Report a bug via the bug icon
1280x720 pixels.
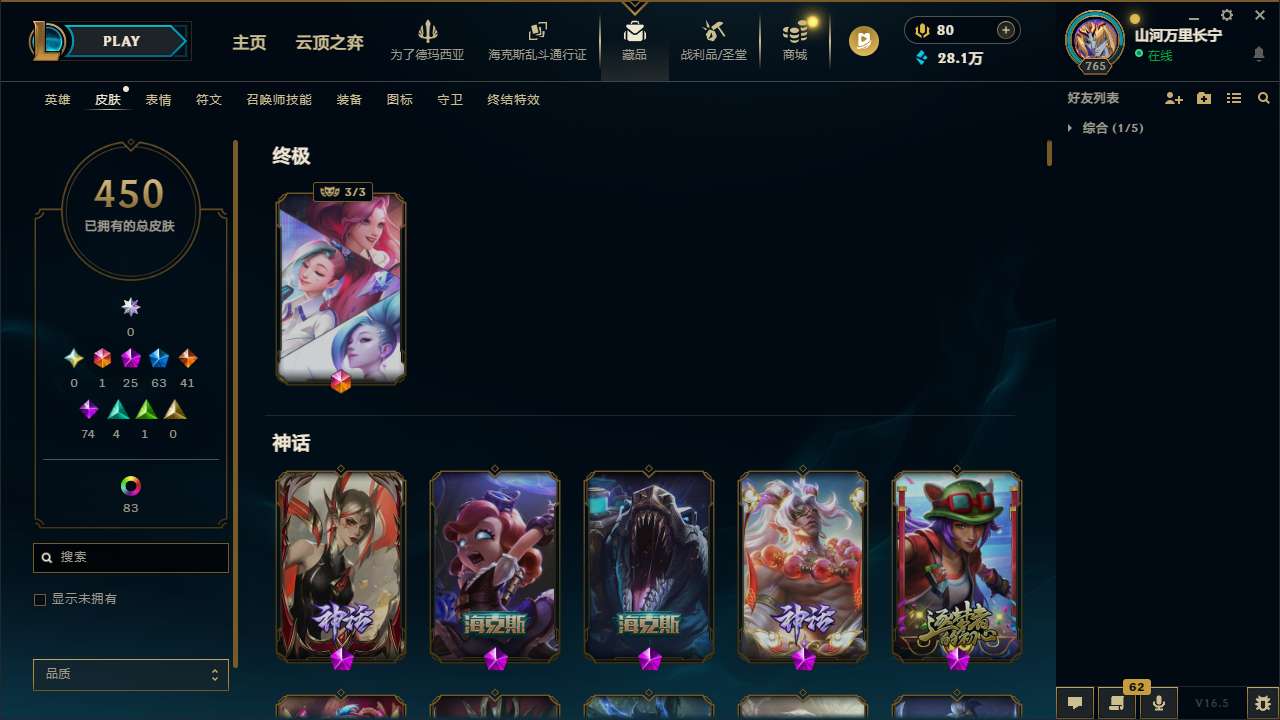(x=1264, y=703)
